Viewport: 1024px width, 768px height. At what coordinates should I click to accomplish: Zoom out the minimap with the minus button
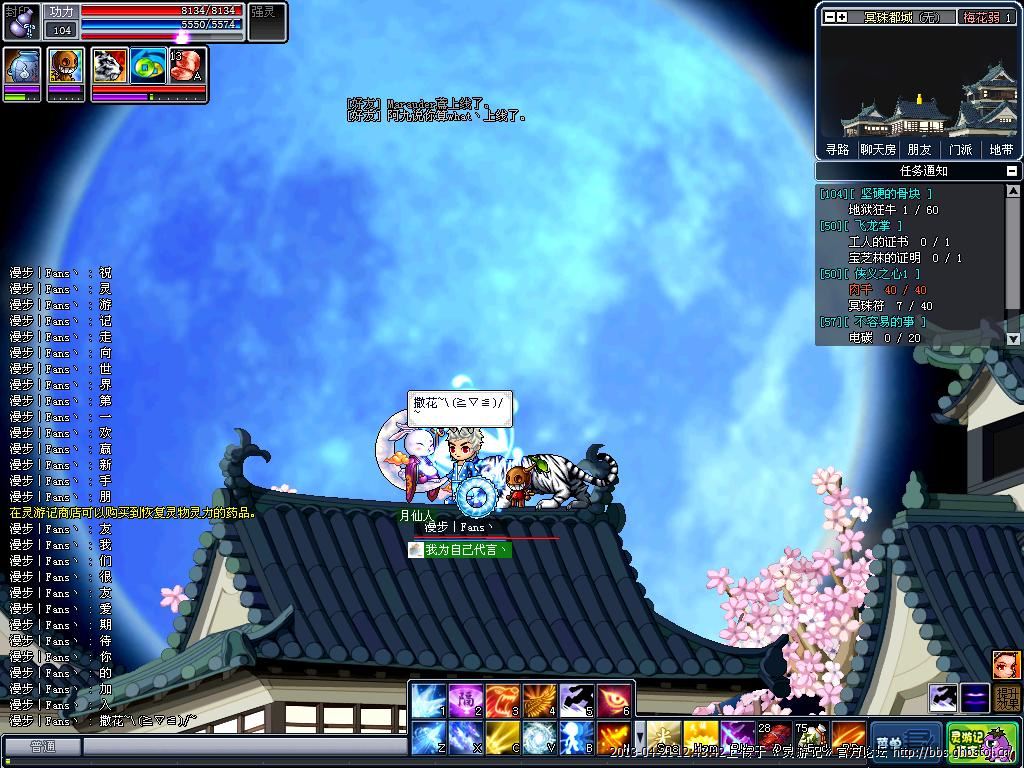829,17
